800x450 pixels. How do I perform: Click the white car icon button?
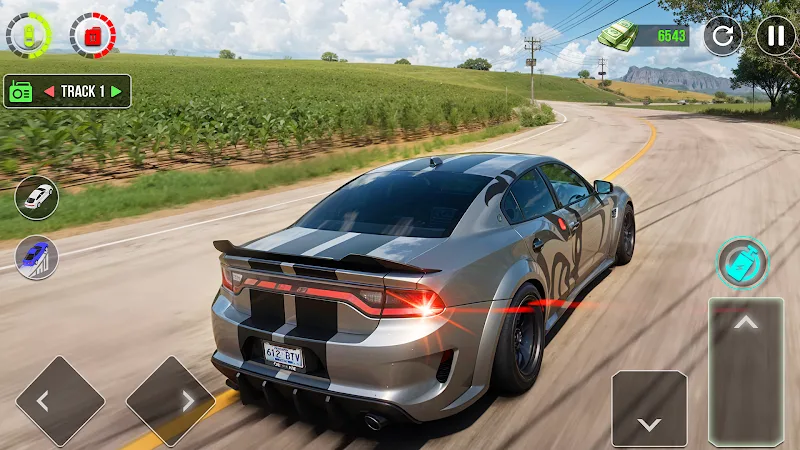[36, 197]
